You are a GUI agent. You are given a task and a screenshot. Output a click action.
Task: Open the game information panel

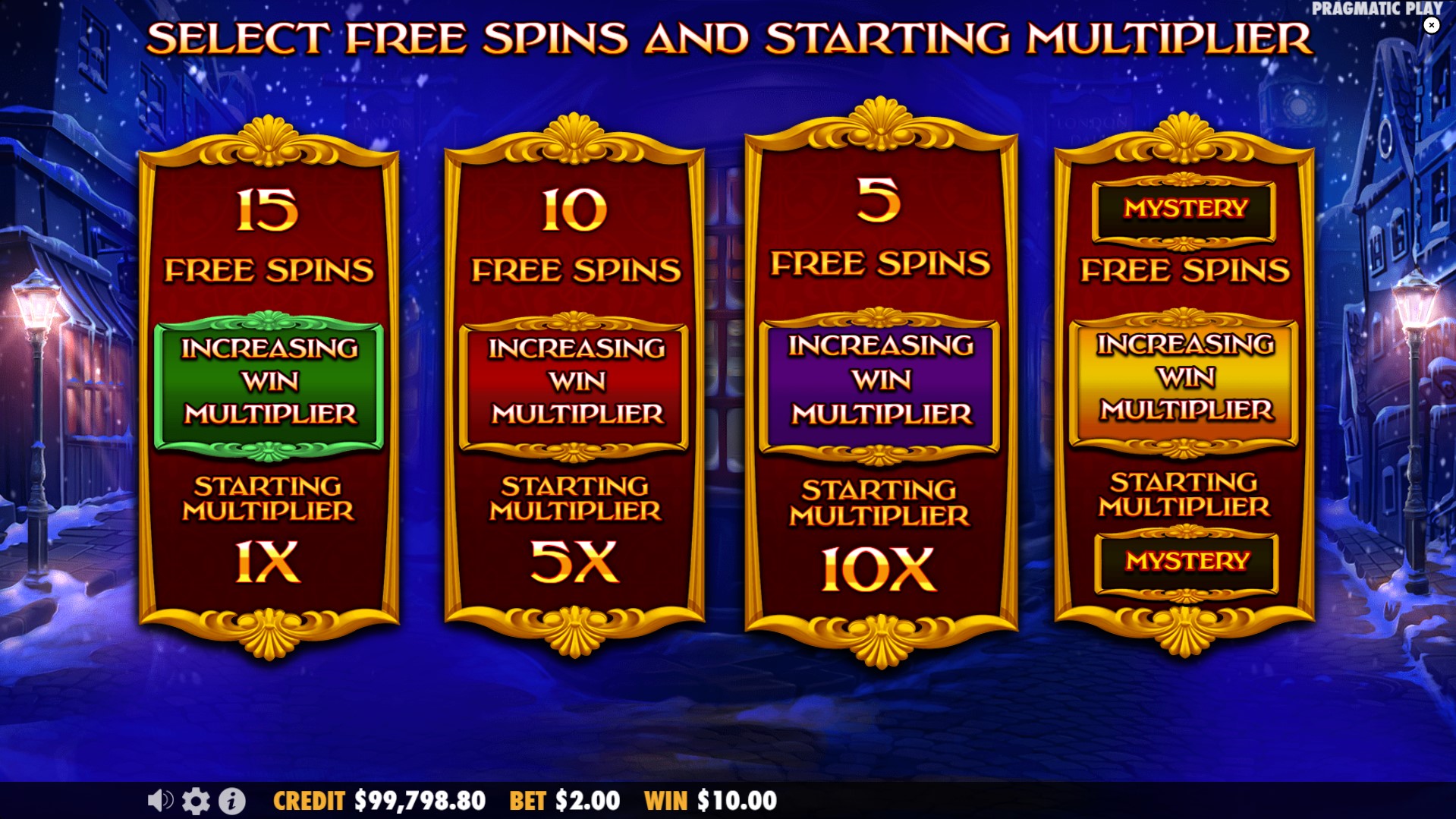pos(232,799)
